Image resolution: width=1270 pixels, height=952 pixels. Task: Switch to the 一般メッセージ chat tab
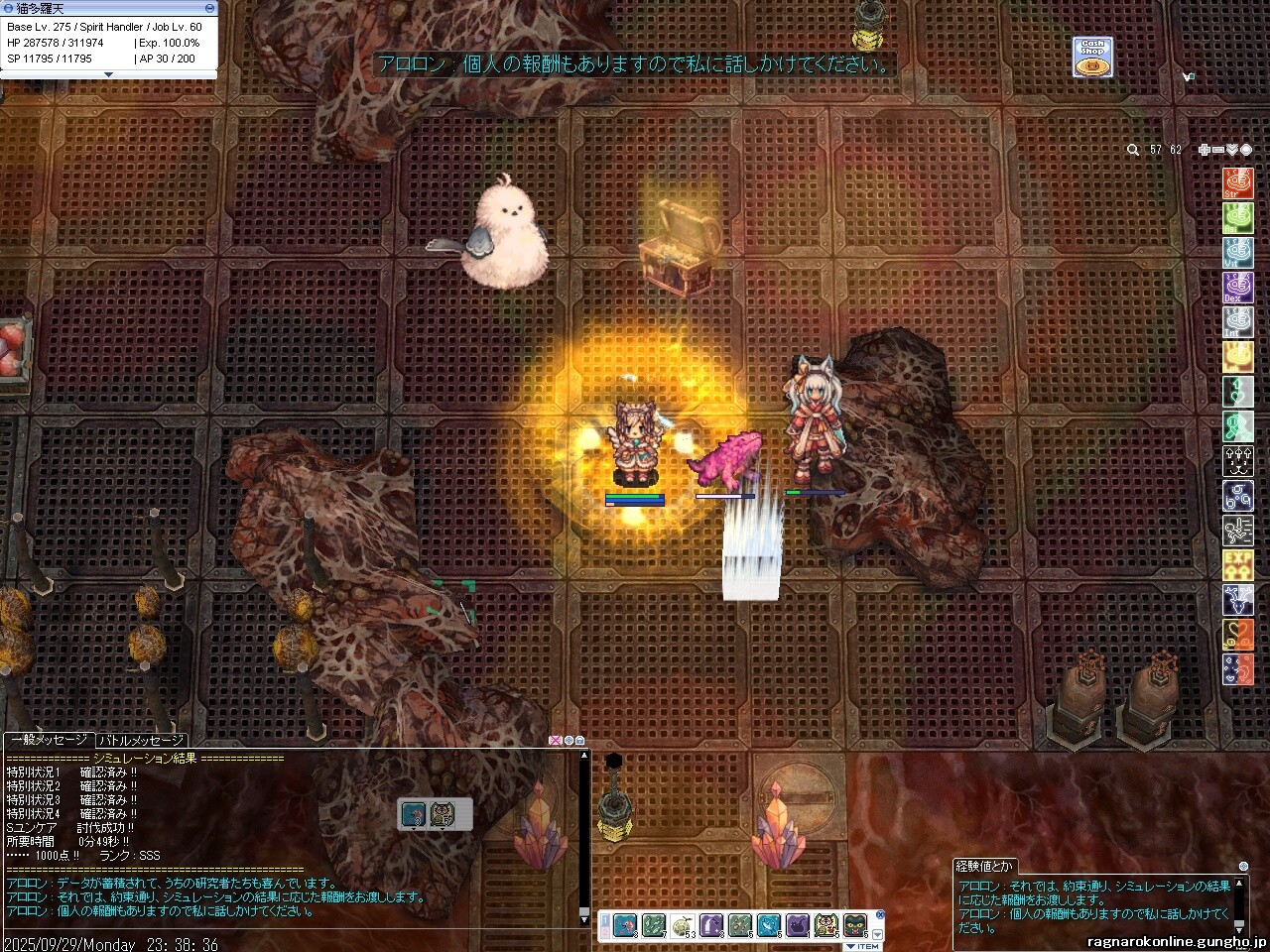(x=49, y=741)
